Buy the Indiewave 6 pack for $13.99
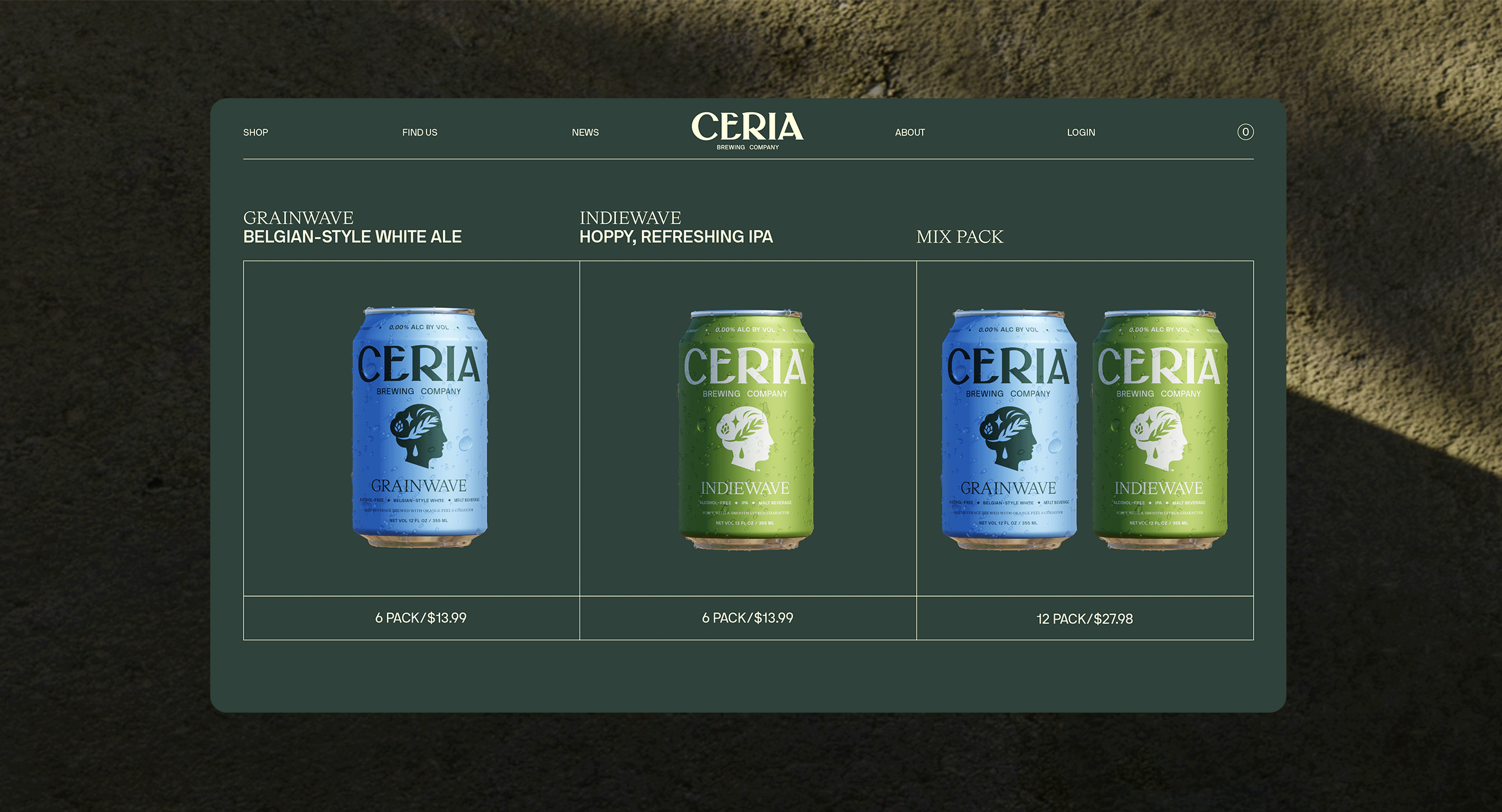Screen dimensions: 1502x812 747,618
